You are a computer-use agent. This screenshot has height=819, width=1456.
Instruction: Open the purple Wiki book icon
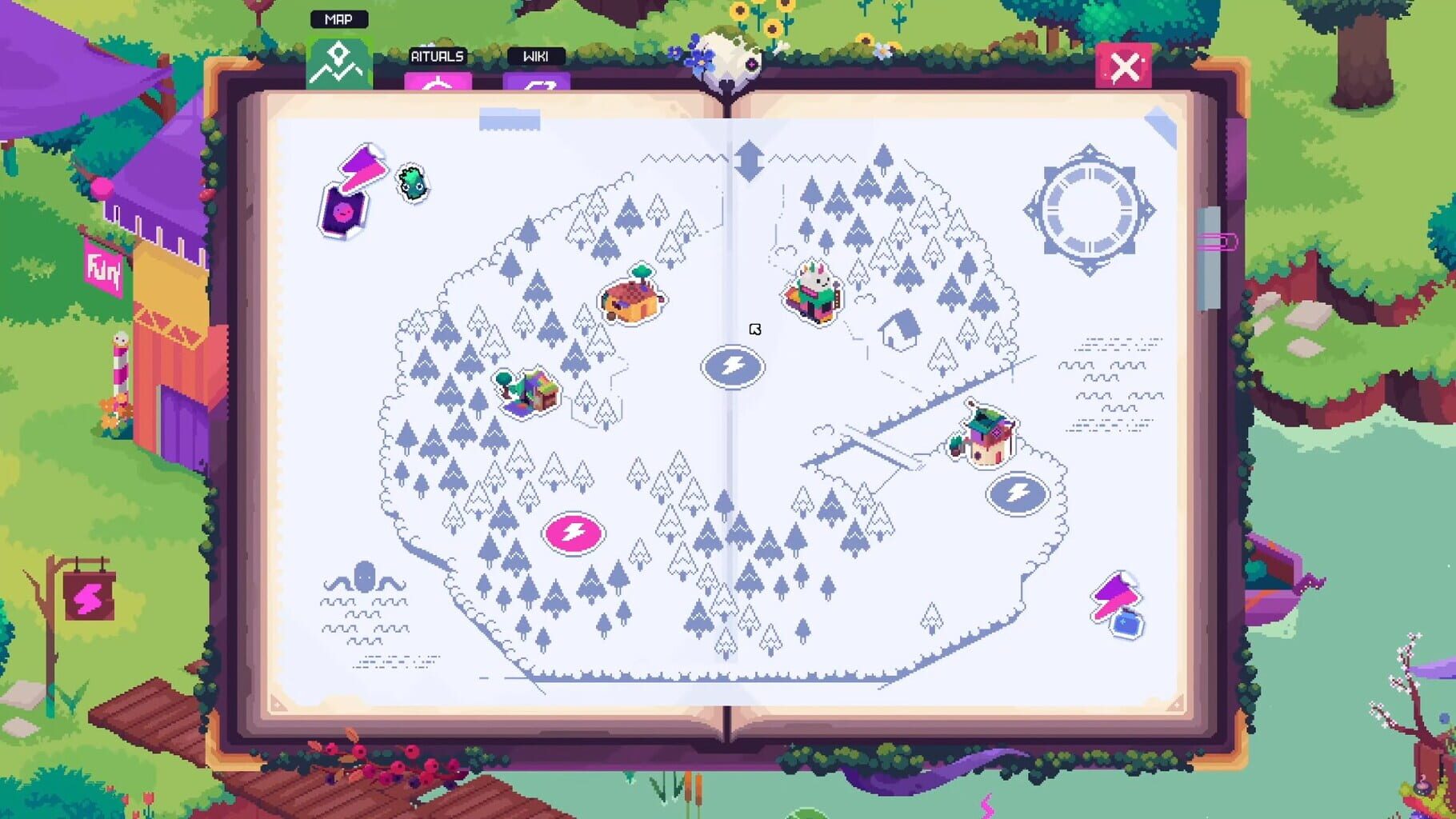coord(534,82)
